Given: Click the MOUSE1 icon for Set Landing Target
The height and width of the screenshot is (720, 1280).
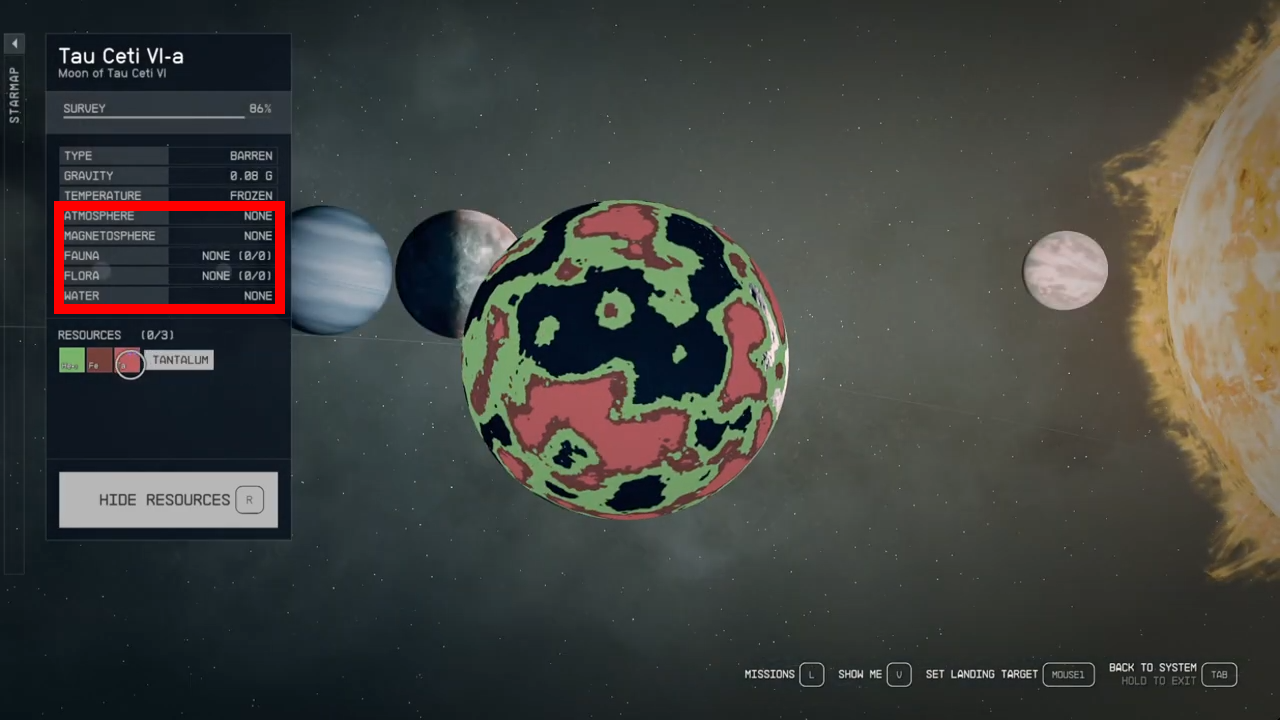Looking at the screenshot, I should click(x=1068, y=674).
